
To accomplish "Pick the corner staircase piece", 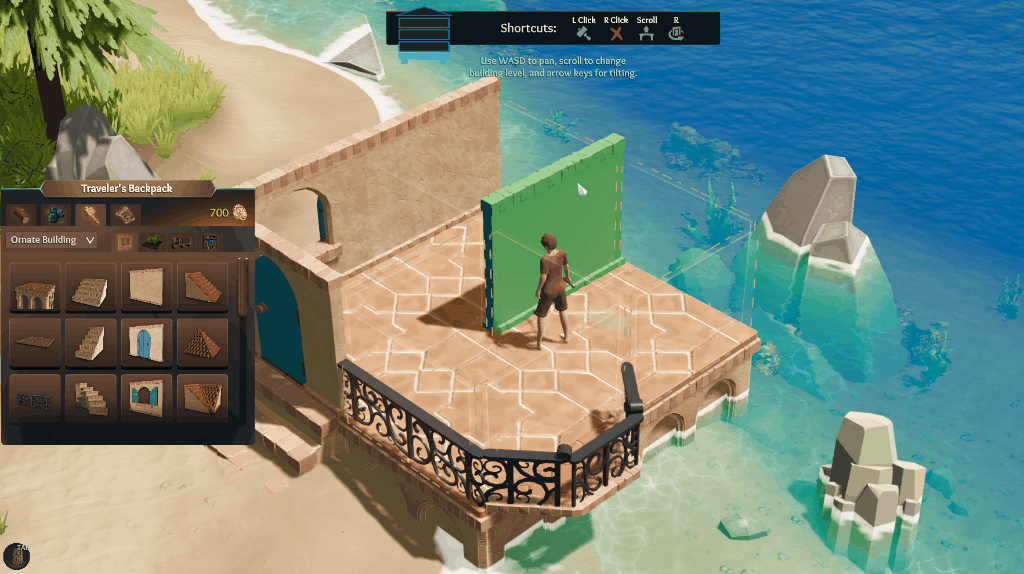I will [90, 398].
